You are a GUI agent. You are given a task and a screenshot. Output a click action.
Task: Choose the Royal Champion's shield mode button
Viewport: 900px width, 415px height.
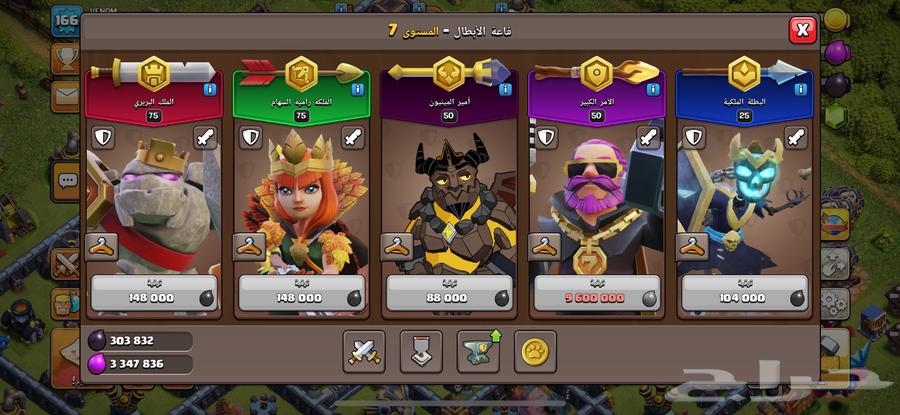pyautogui.click(x=691, y=137)
